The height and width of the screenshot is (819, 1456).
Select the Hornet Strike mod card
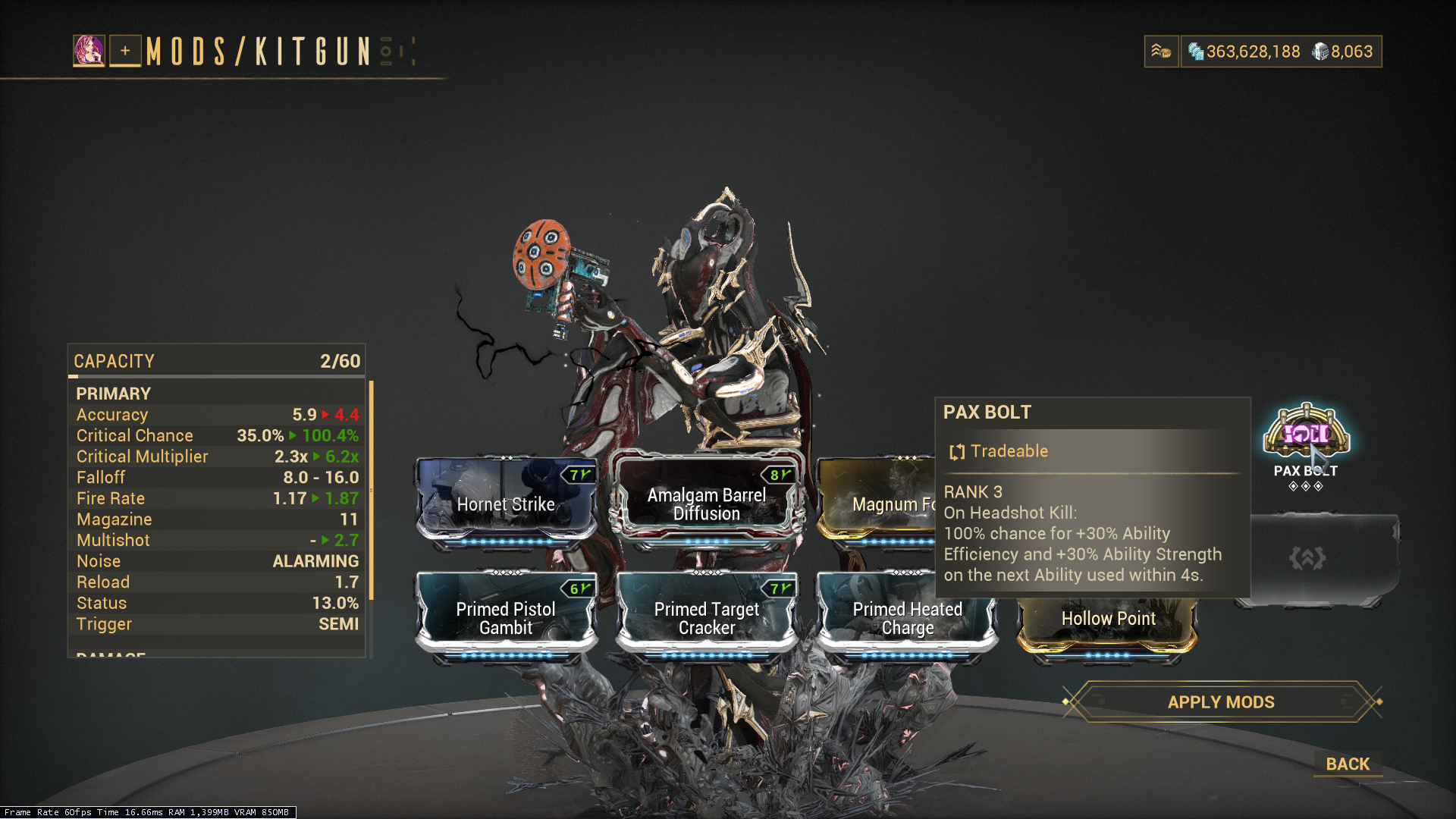coord(506,504)
